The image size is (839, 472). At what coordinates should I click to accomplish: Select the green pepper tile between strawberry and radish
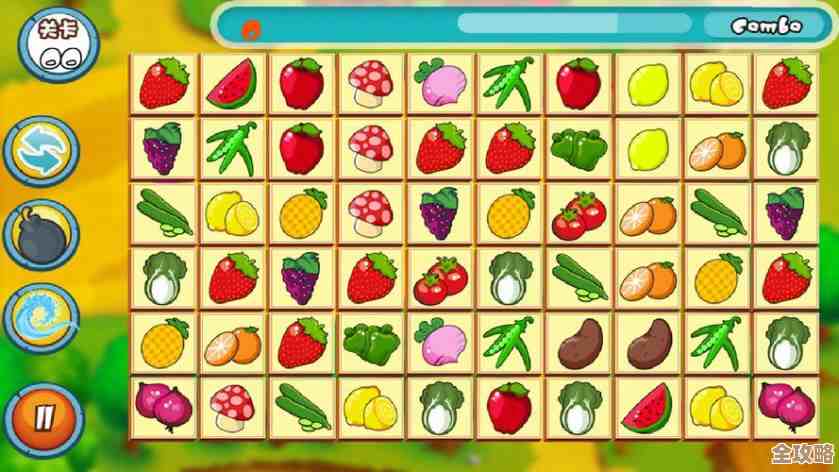[372, 342]
